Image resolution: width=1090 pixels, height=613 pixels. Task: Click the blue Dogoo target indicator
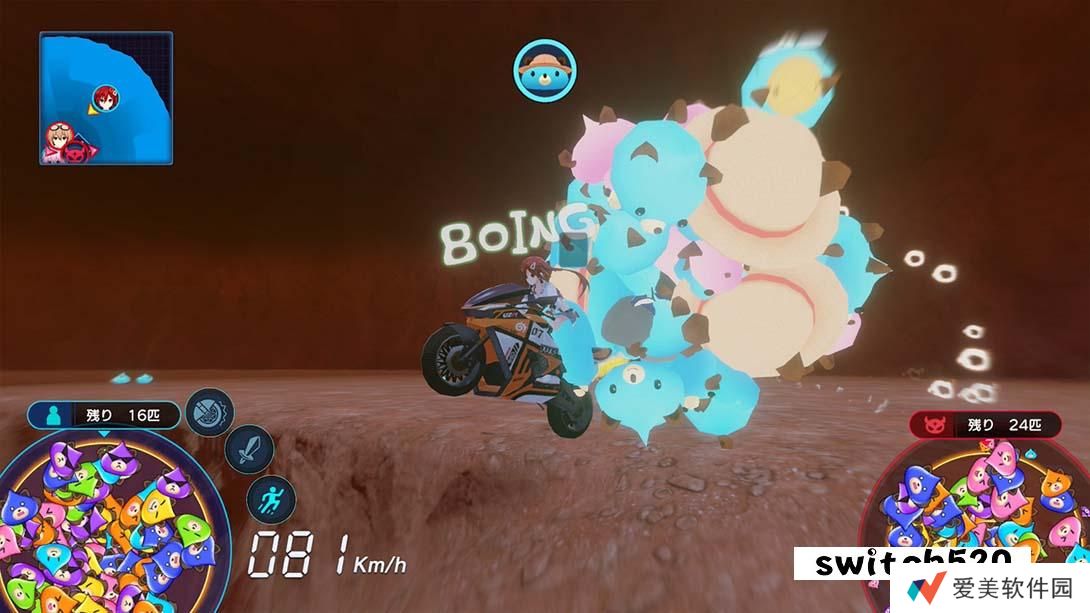pos(546,68)
